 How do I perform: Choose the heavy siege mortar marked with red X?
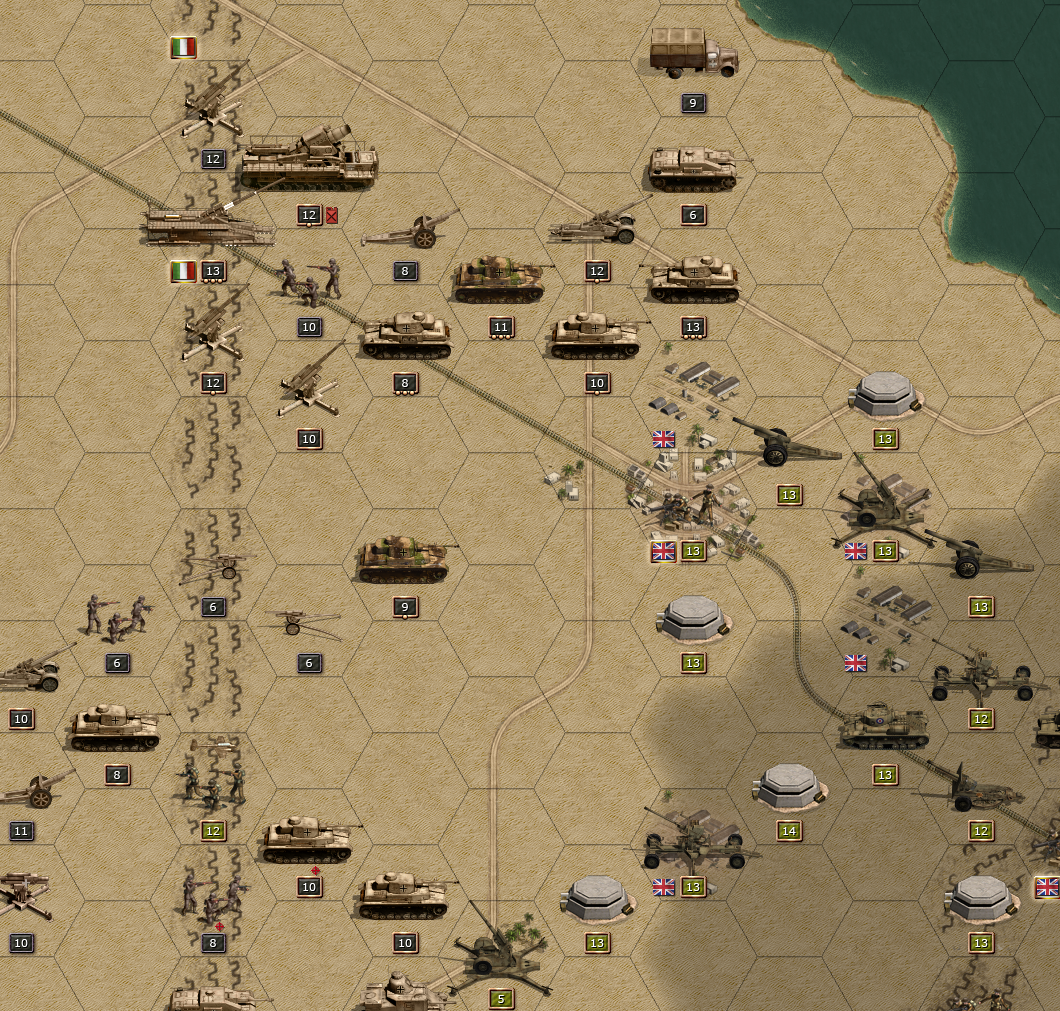308,160
